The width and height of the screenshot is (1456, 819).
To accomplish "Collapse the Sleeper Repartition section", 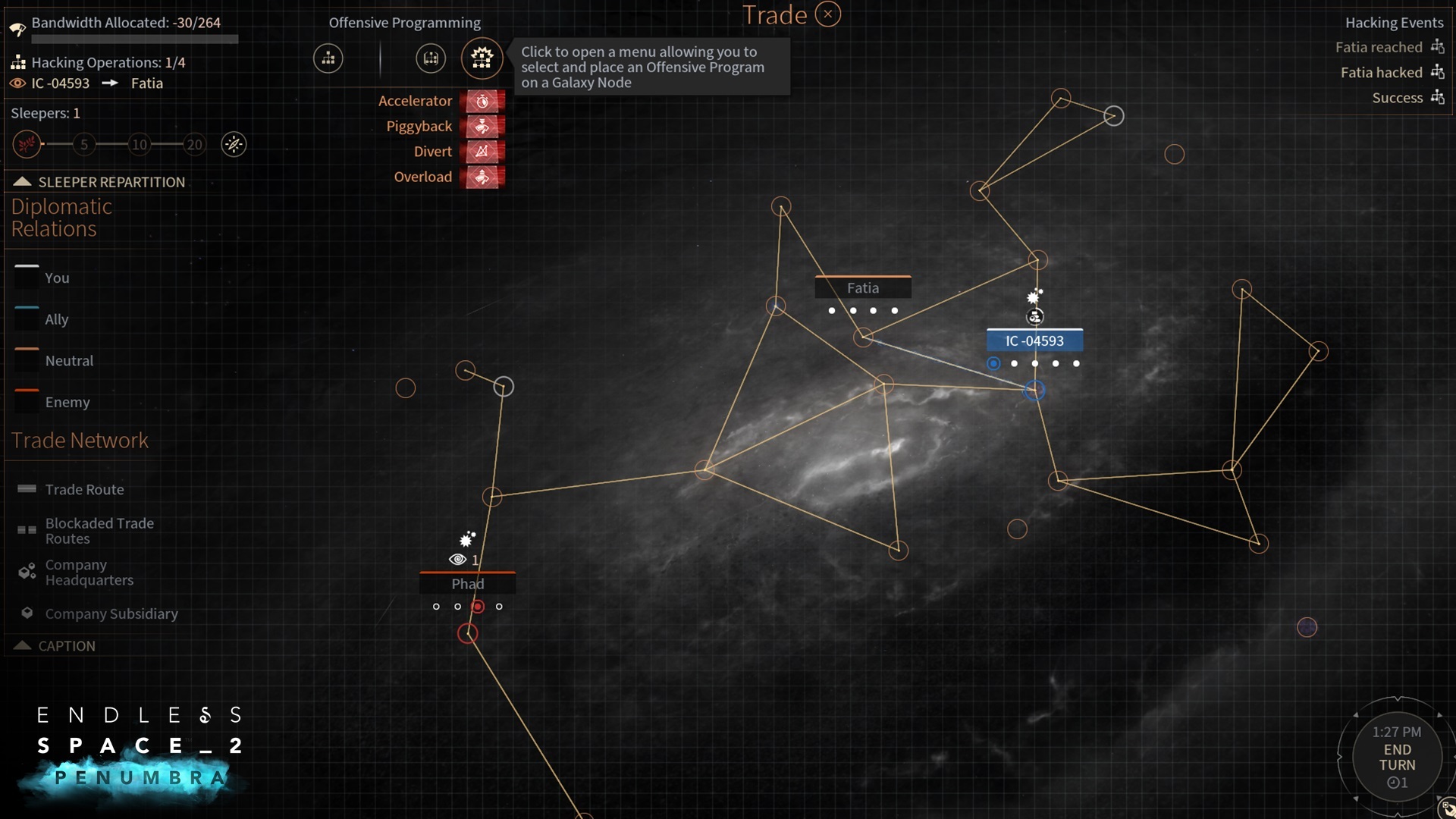I will (22, 182).
